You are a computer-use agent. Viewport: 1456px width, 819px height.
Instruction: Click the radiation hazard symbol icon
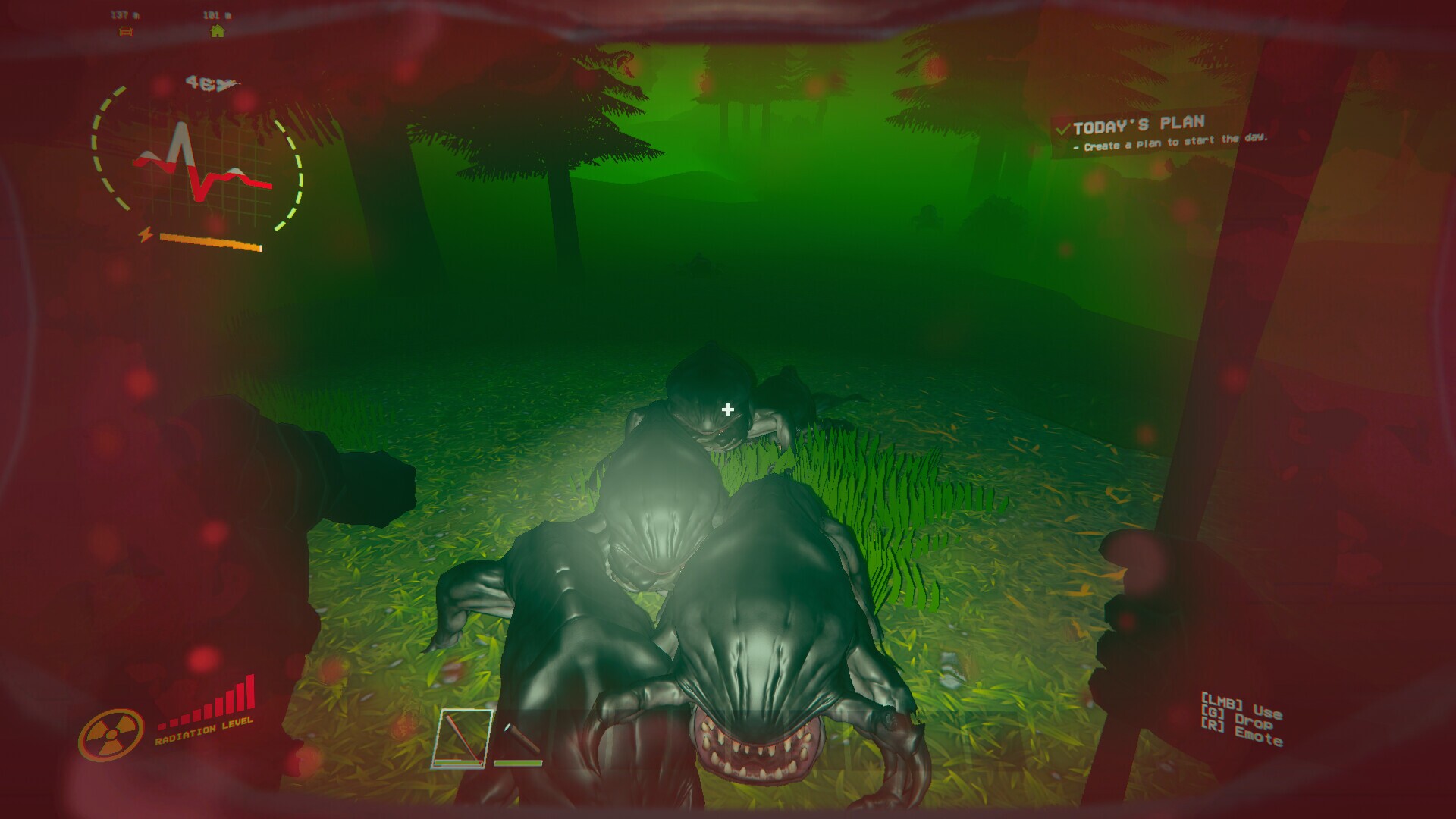click(x=111, y=734)
